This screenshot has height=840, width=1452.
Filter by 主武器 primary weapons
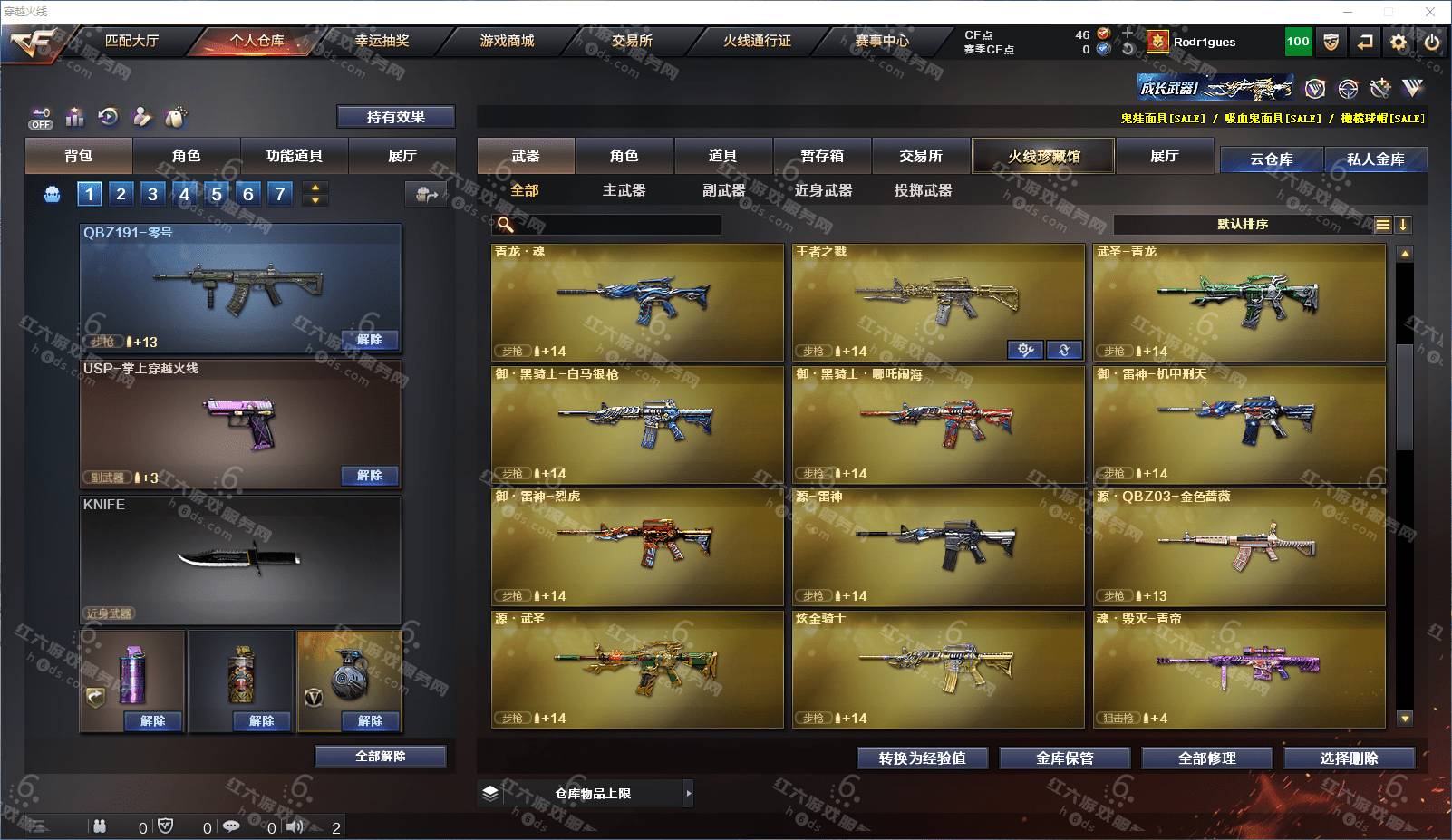coord(624,190)
